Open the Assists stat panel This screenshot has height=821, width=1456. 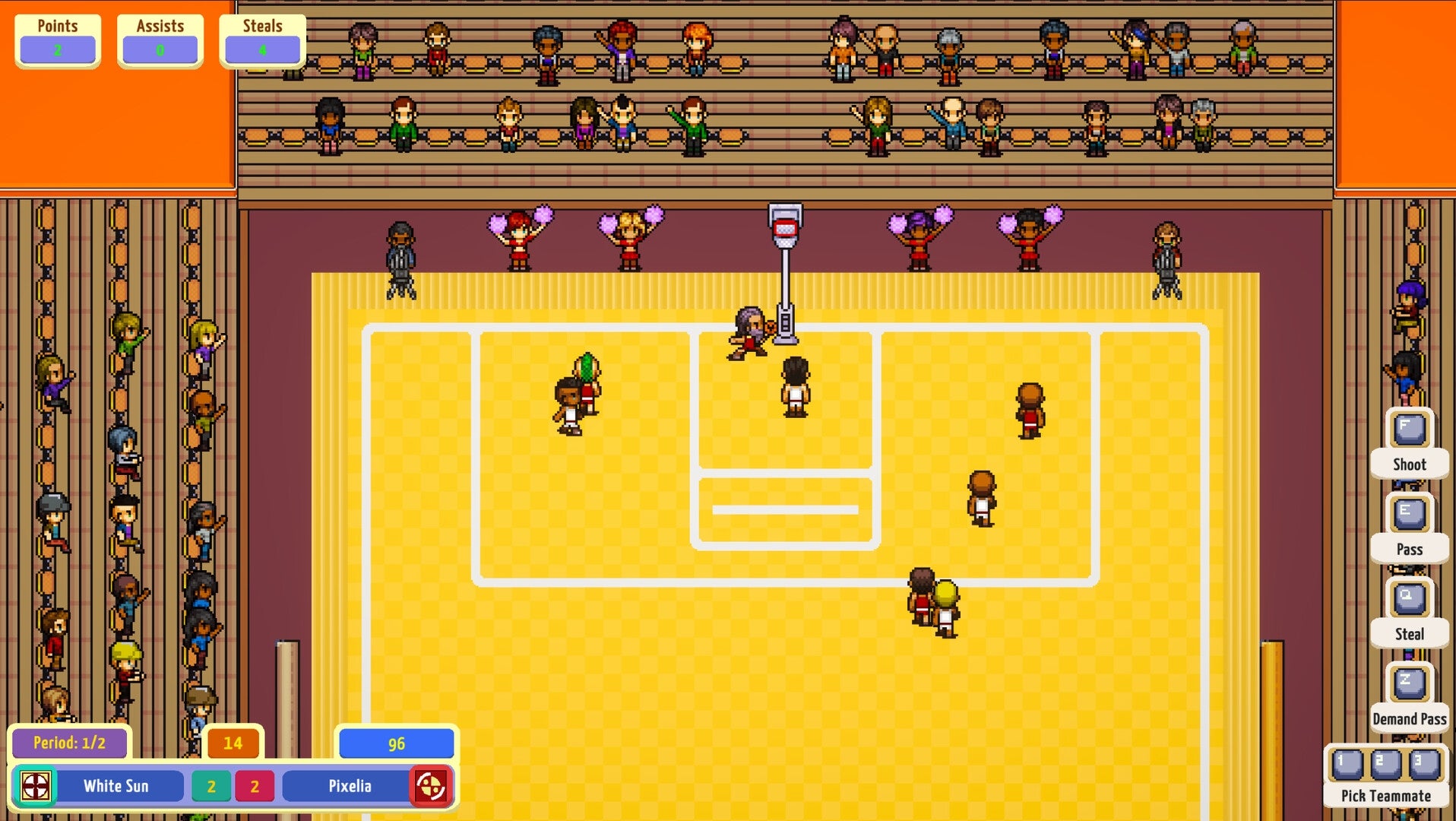(160, 38)
